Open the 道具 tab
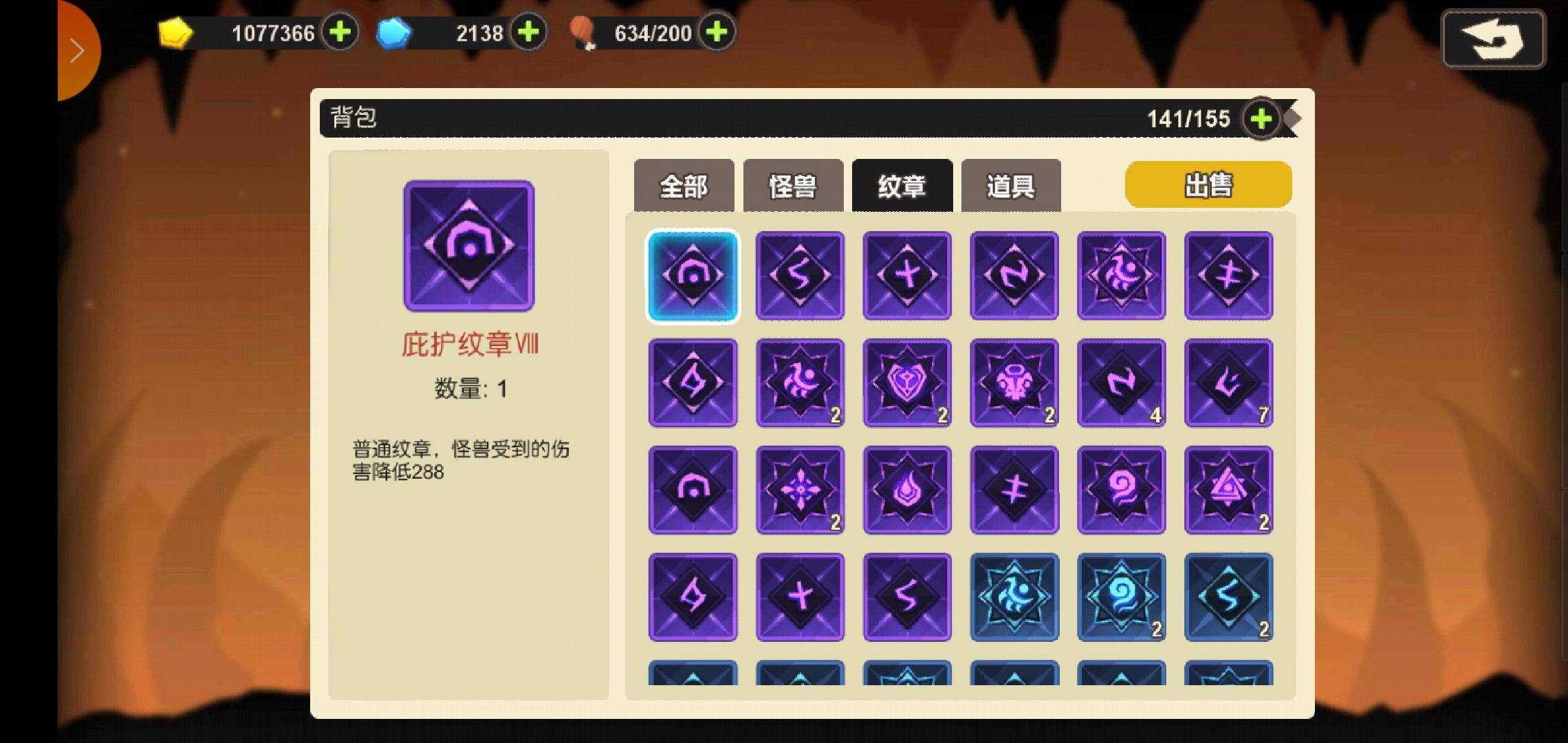 coord(1011,184)
